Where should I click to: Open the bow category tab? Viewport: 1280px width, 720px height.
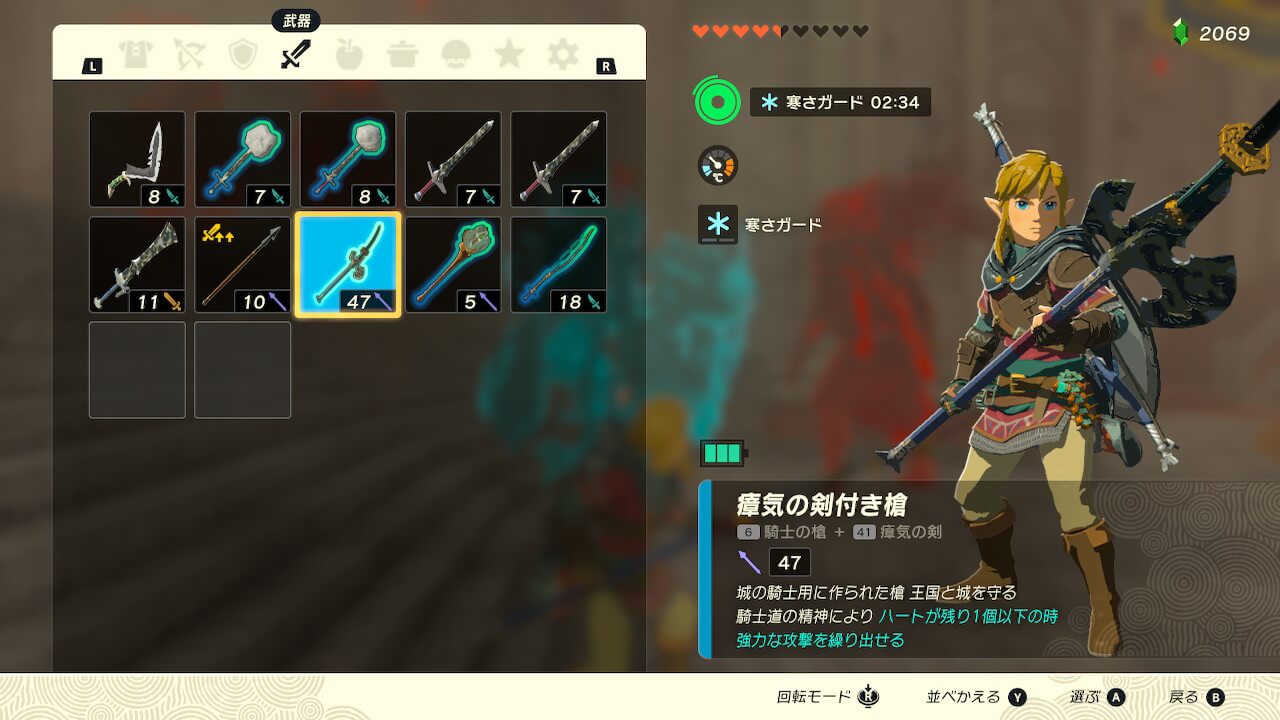189,54
